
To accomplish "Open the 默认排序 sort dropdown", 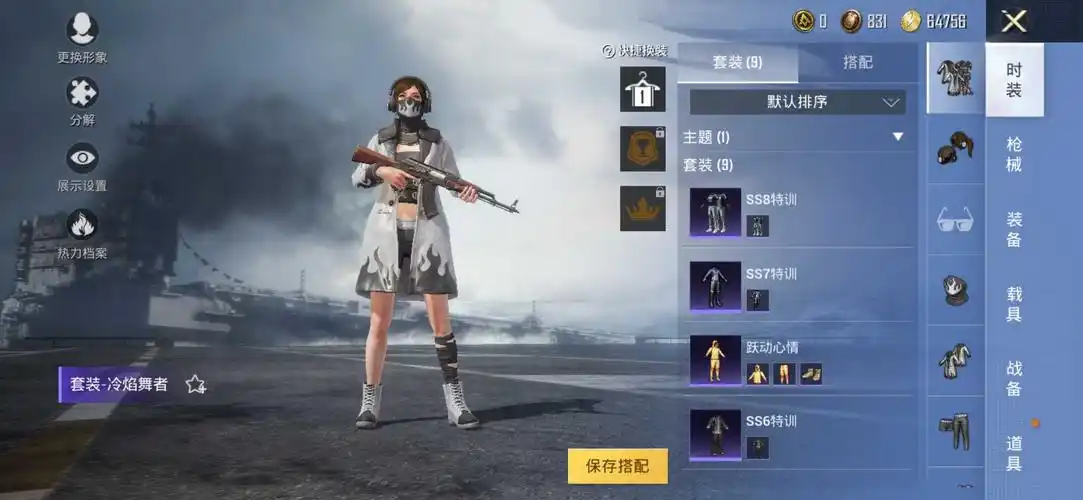I will 797,101.
